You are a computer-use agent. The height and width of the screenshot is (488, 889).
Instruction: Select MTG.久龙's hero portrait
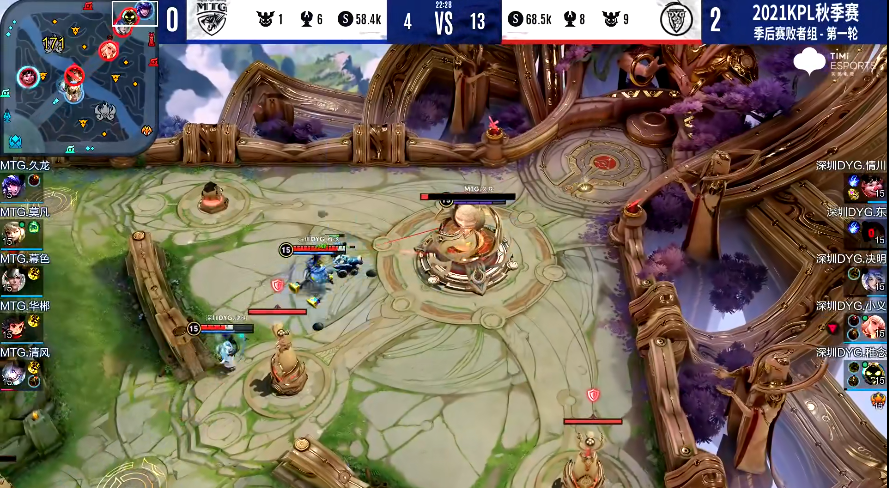pos(12,184)
